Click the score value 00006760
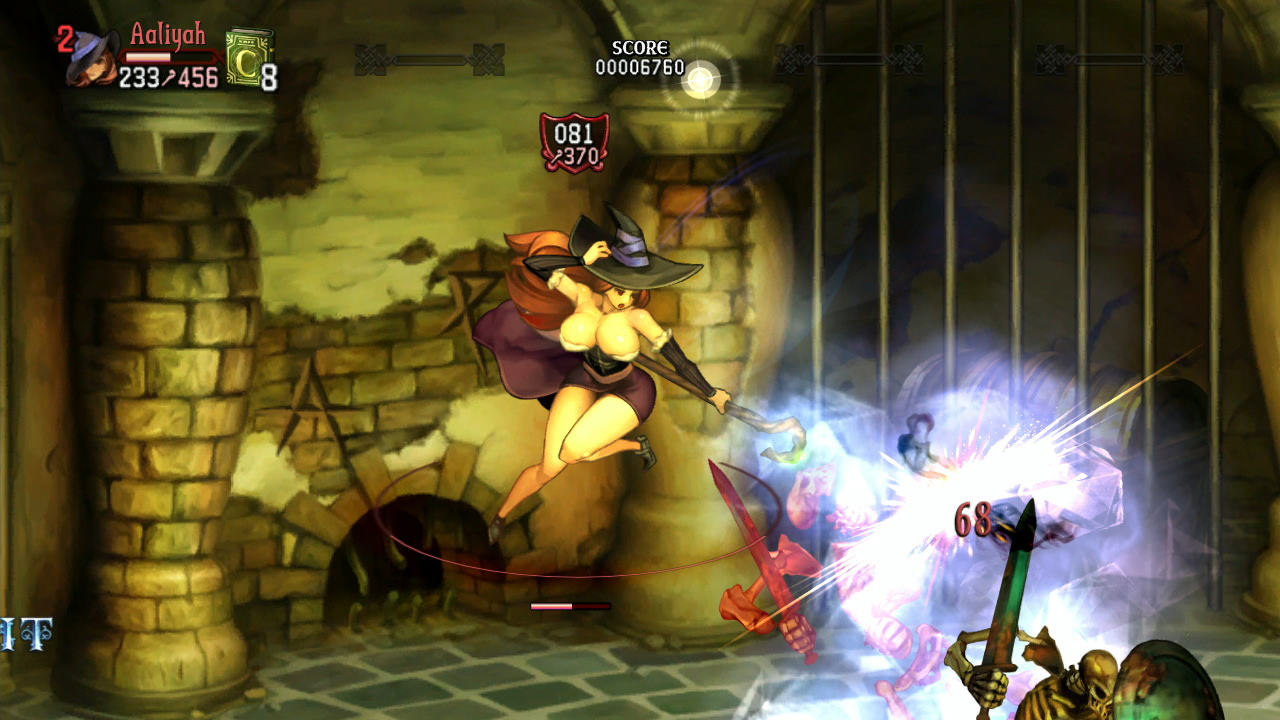This screenshot has height=720, width=1280. [x=639, y=64]
